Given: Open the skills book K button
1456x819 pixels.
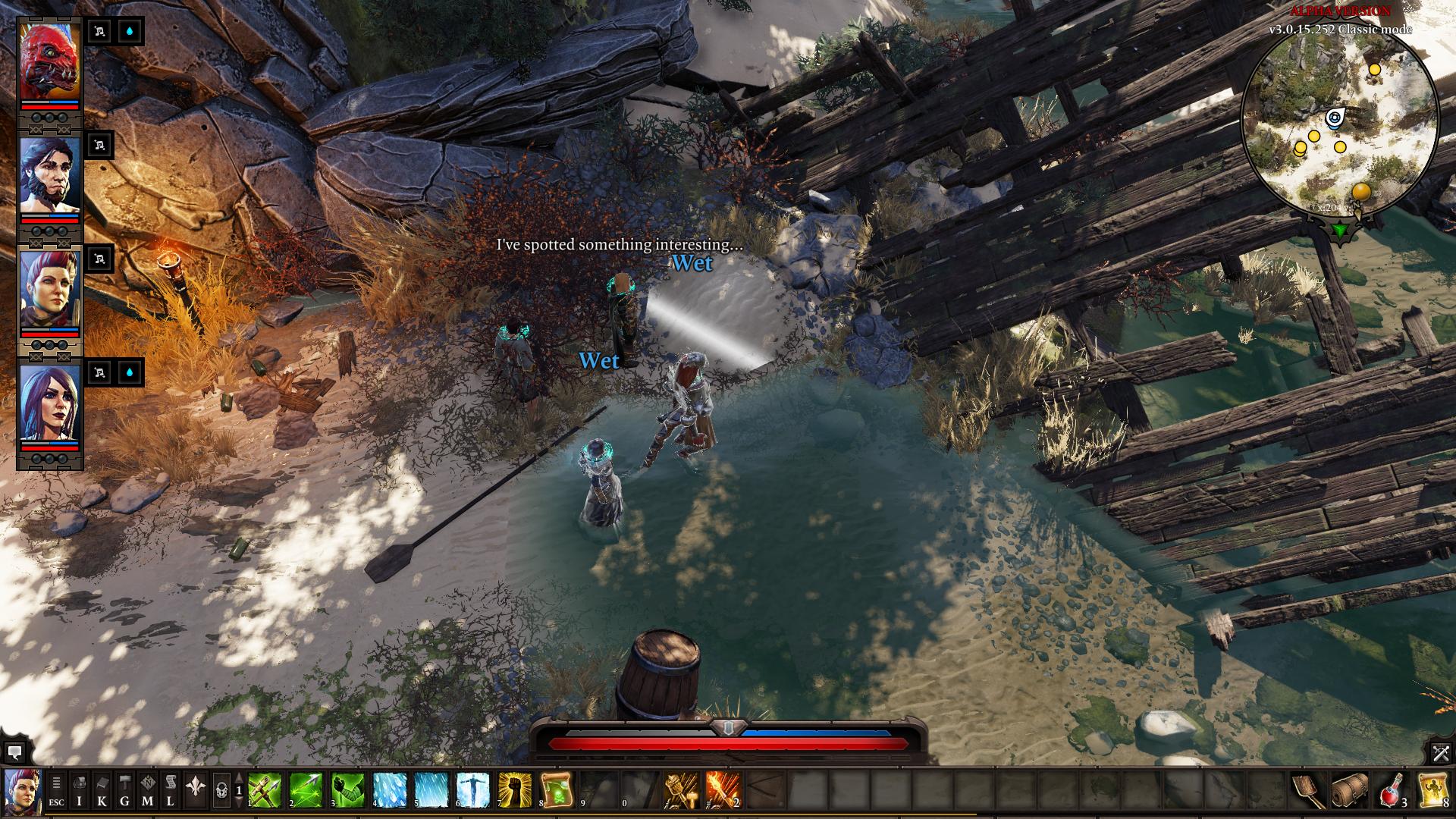Looking at the screenshot, I should 102,791.
